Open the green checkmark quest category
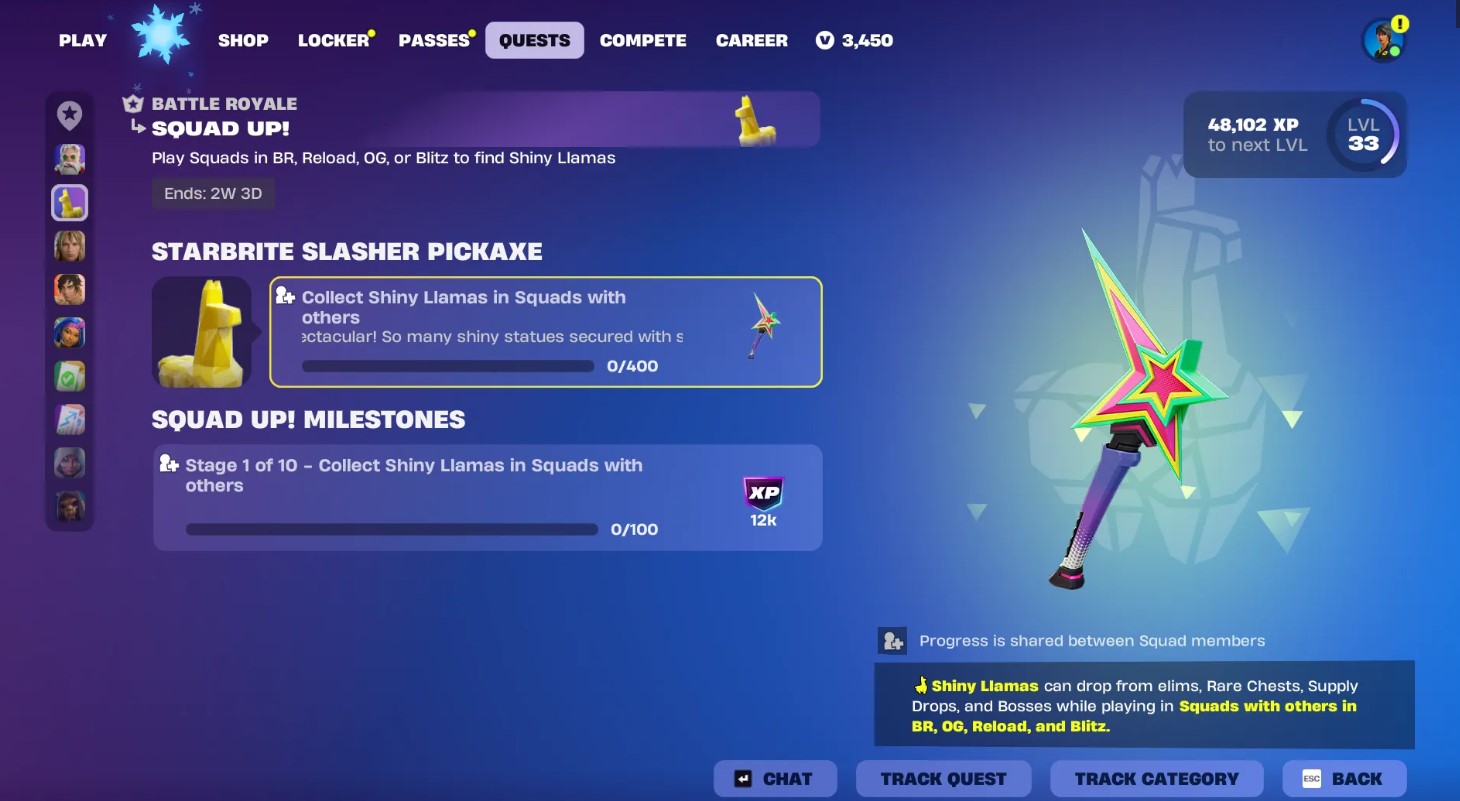The height and width of the screenshot is (801, 1460). click(x=70, y=376)
